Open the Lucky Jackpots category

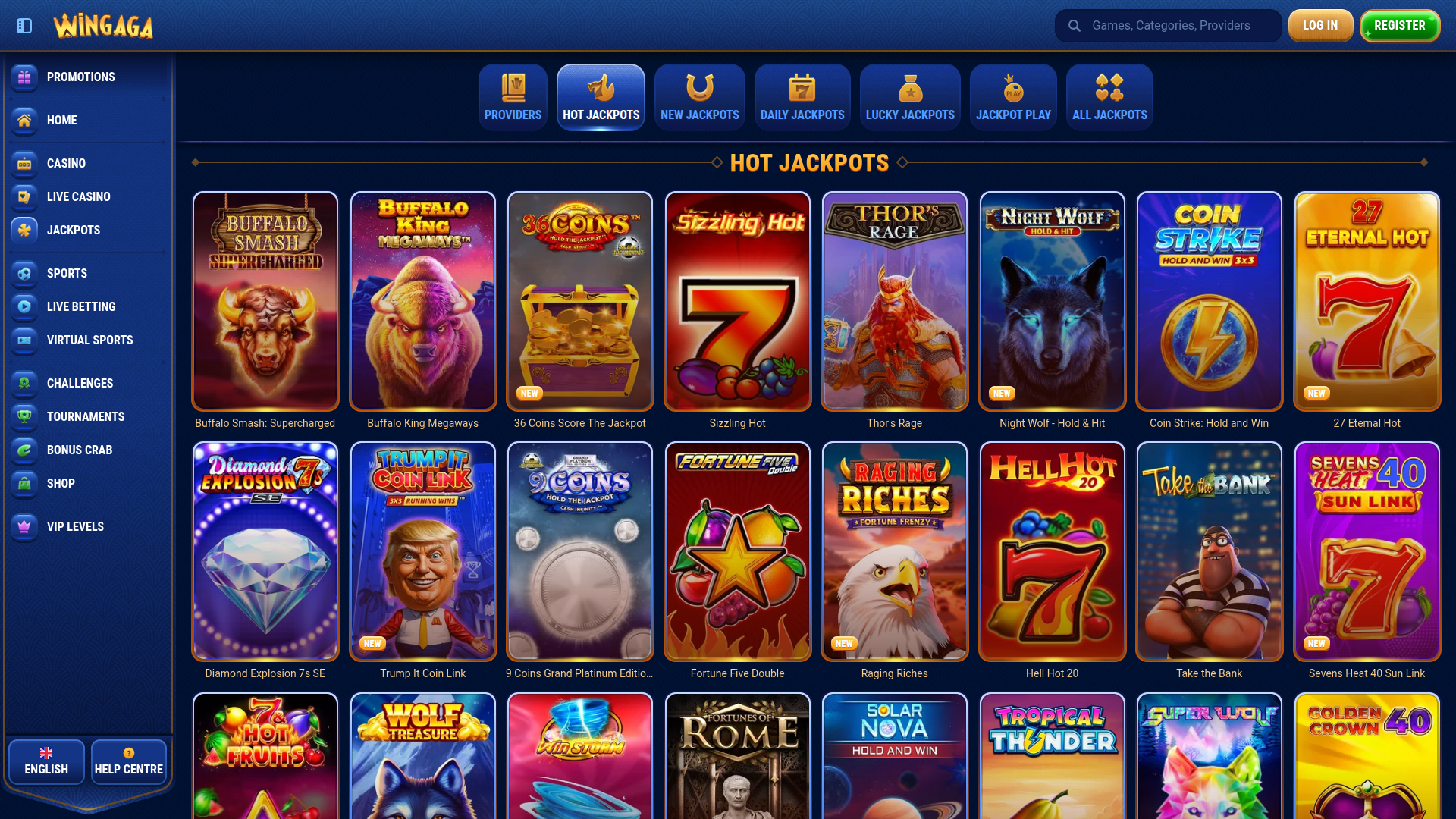[910, 97]
